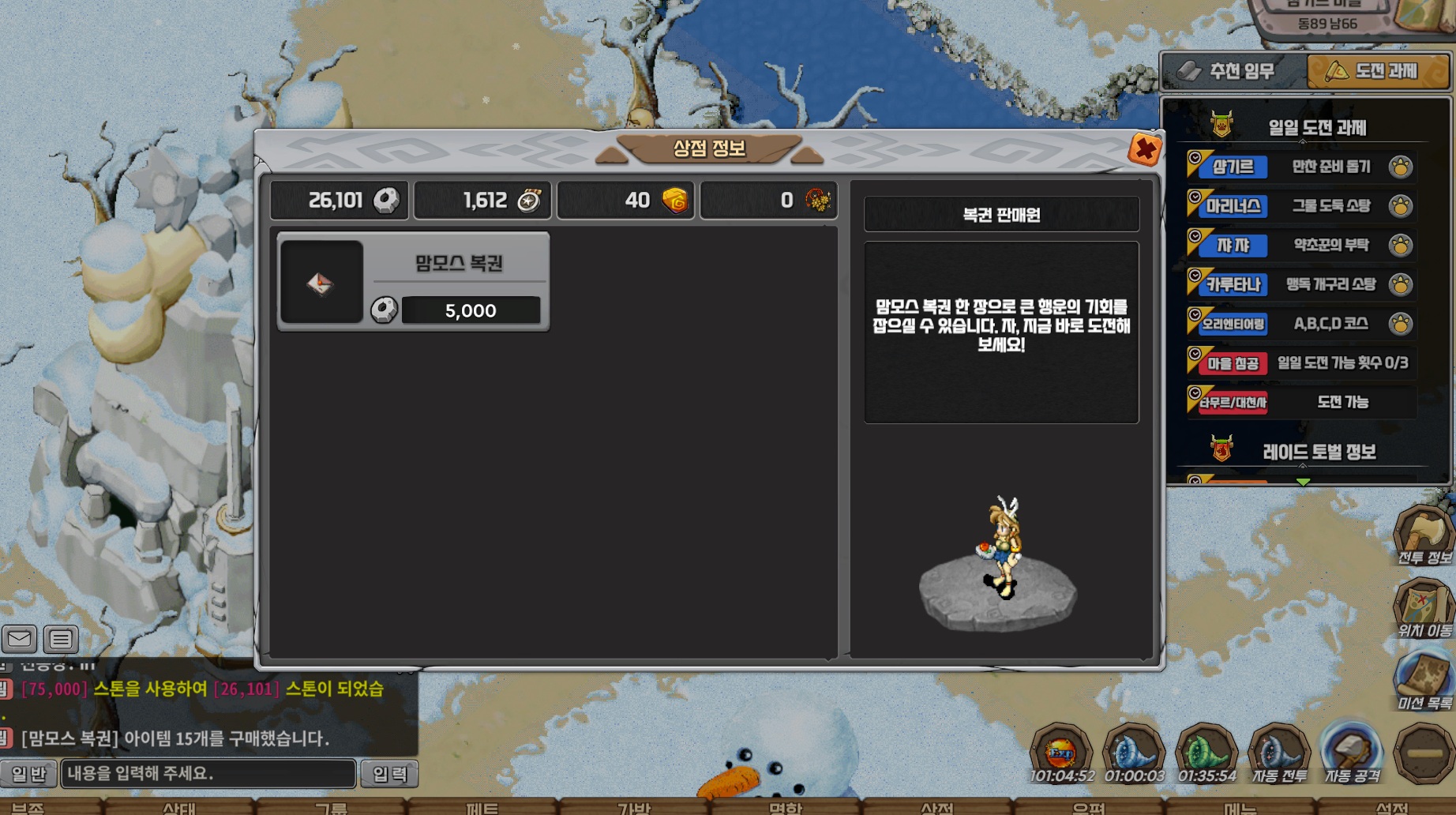Viewport: 1456px width, 815px height.
Task: Select the 쟈쟈 daily challenge entry
Action: (1301, 246)
